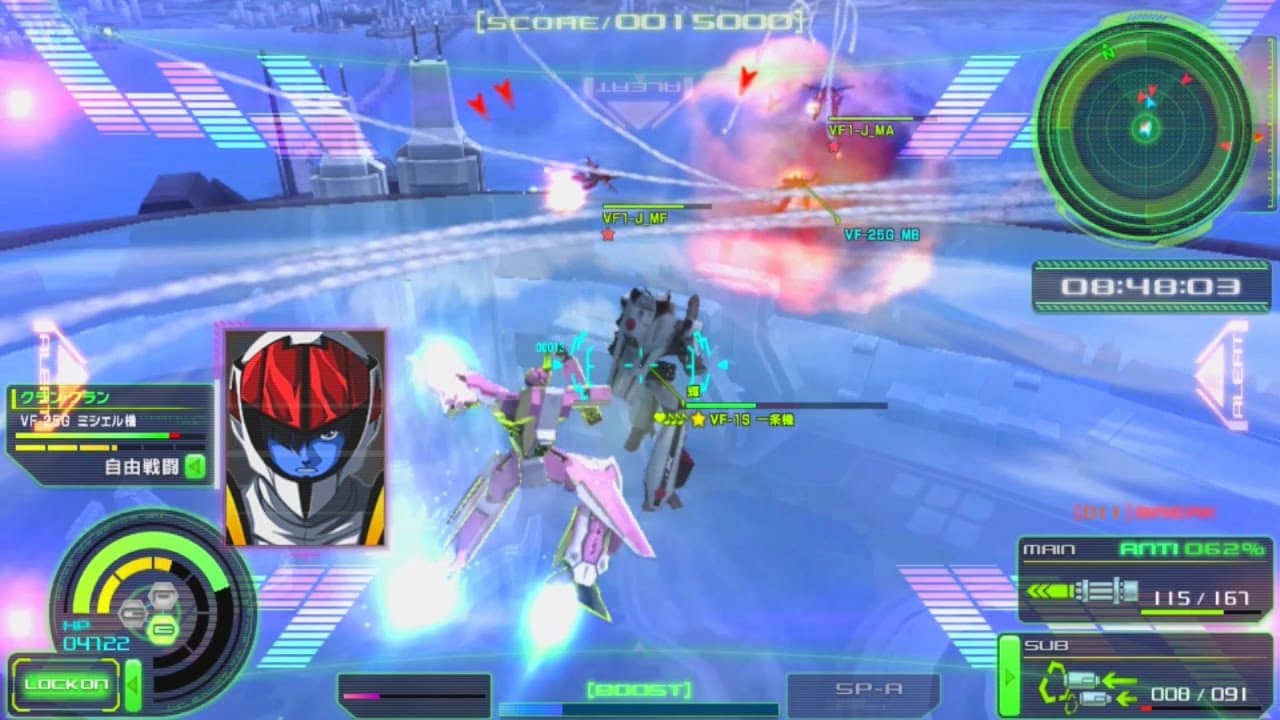This screenshot has height=720, width=1280.
Task: Toggle the green switch beside LOCK ON
Action: pyautogui.click(x=133, y=684)
